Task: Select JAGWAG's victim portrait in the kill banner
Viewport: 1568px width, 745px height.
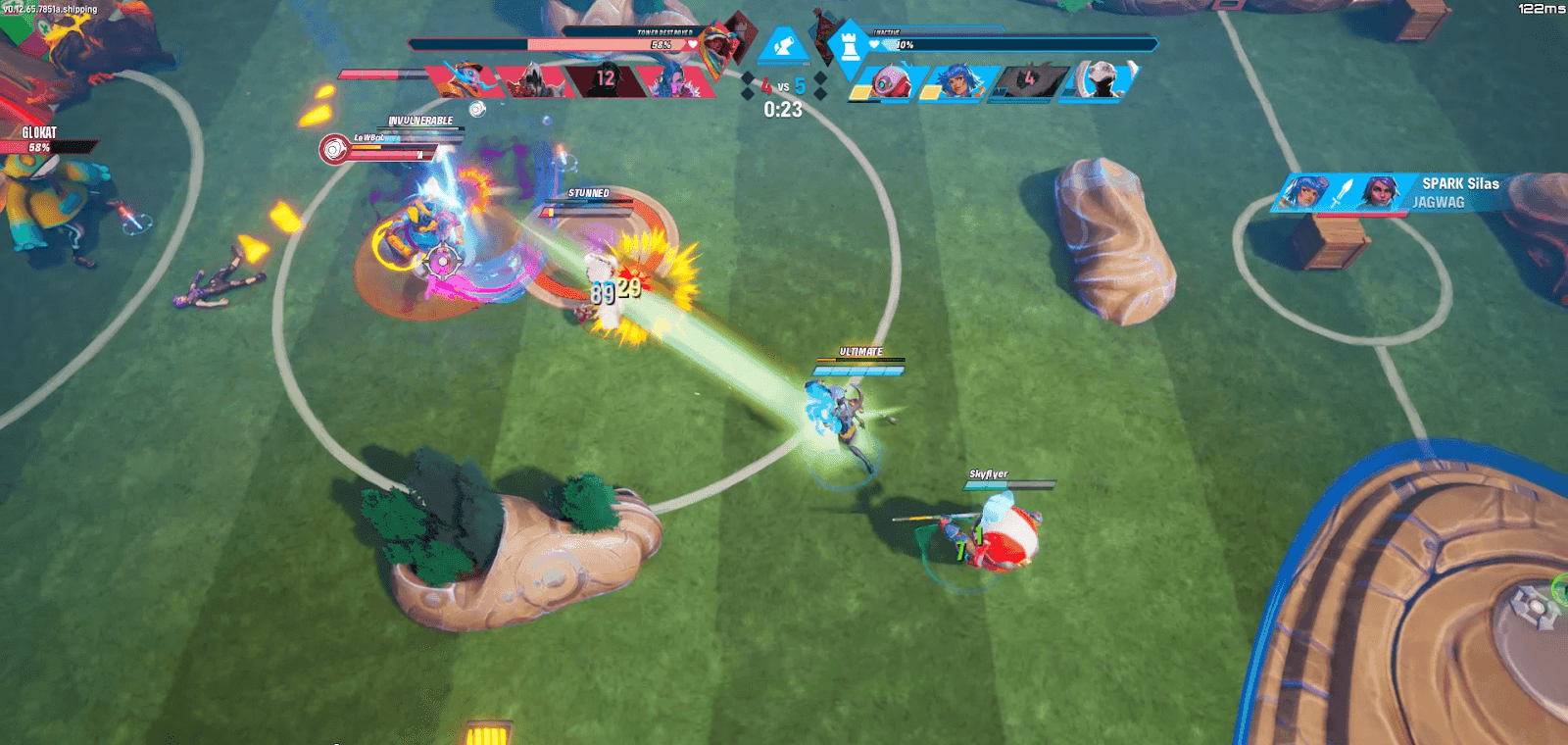Action: (1379, 193)
